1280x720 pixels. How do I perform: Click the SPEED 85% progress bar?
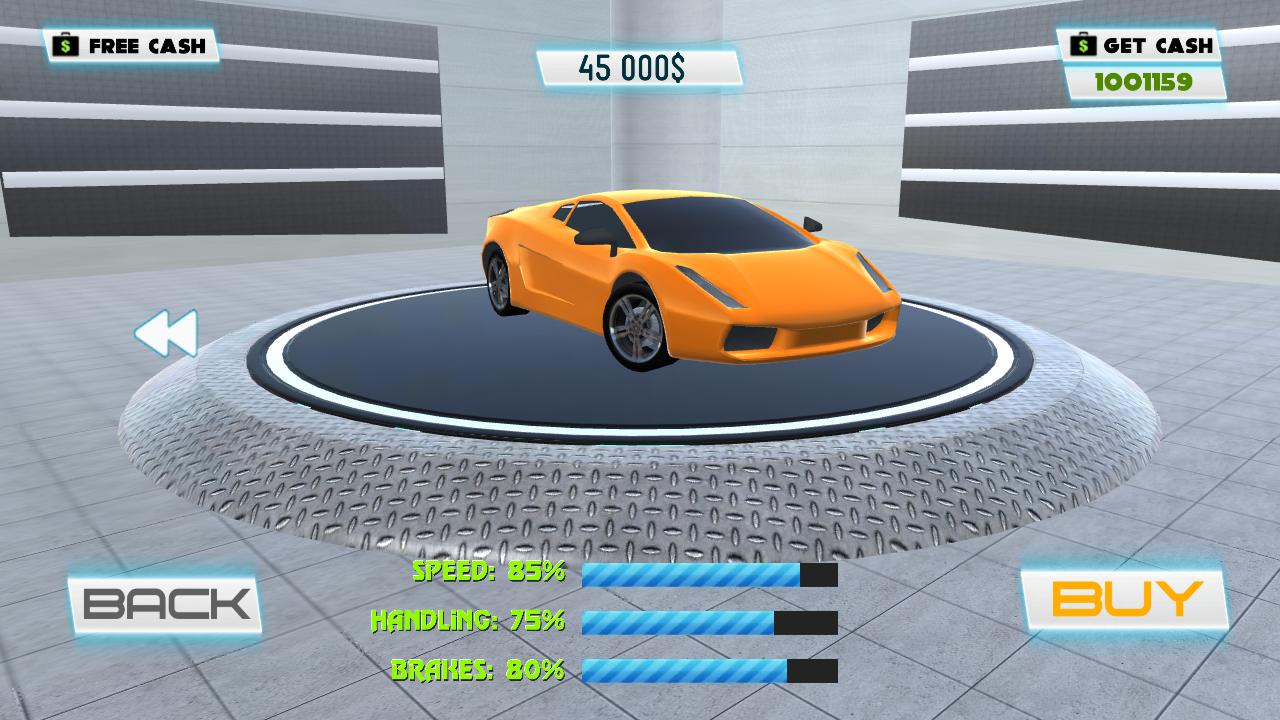710,576
